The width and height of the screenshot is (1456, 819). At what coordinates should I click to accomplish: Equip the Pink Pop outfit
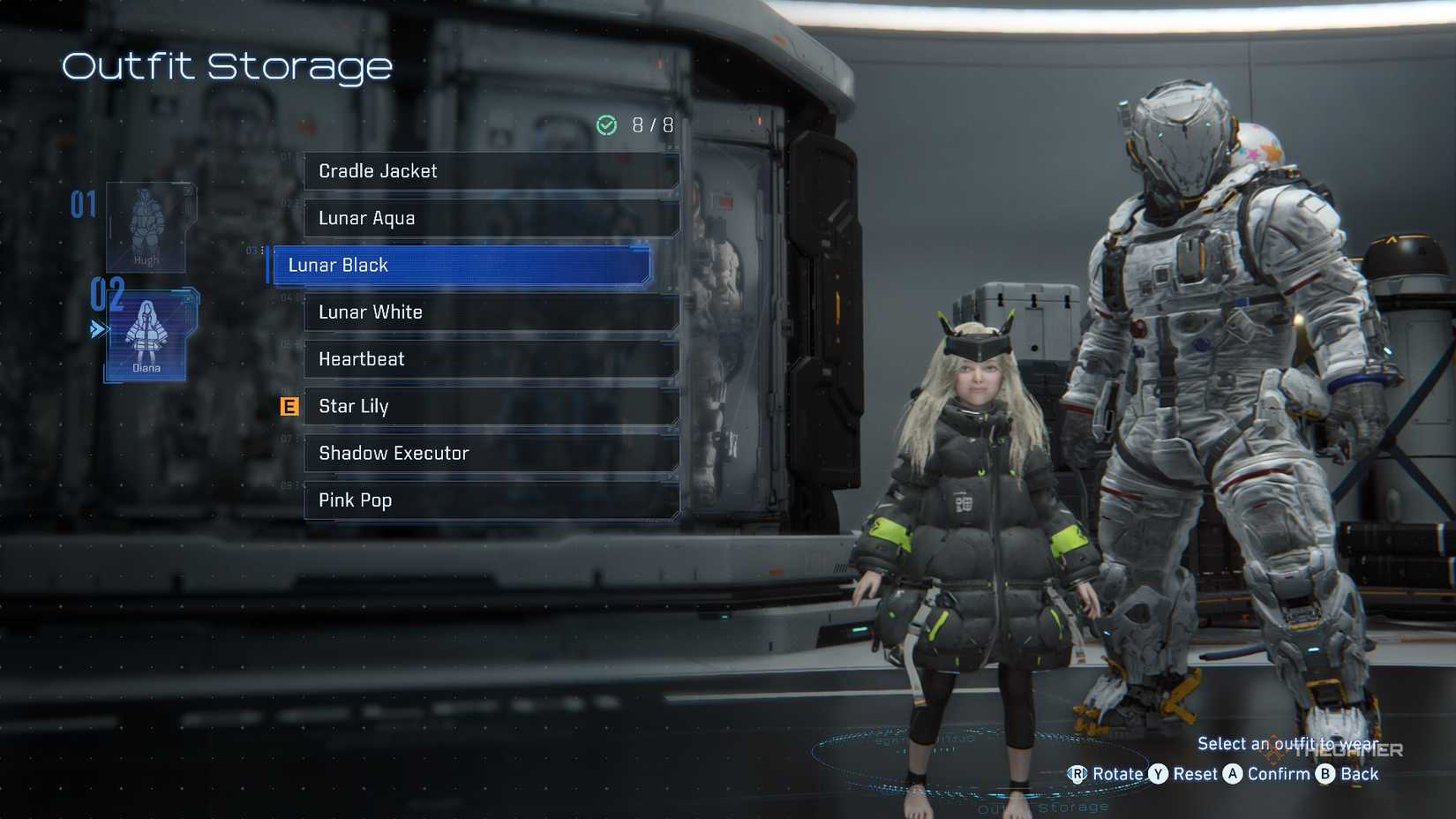coord(491,500)
